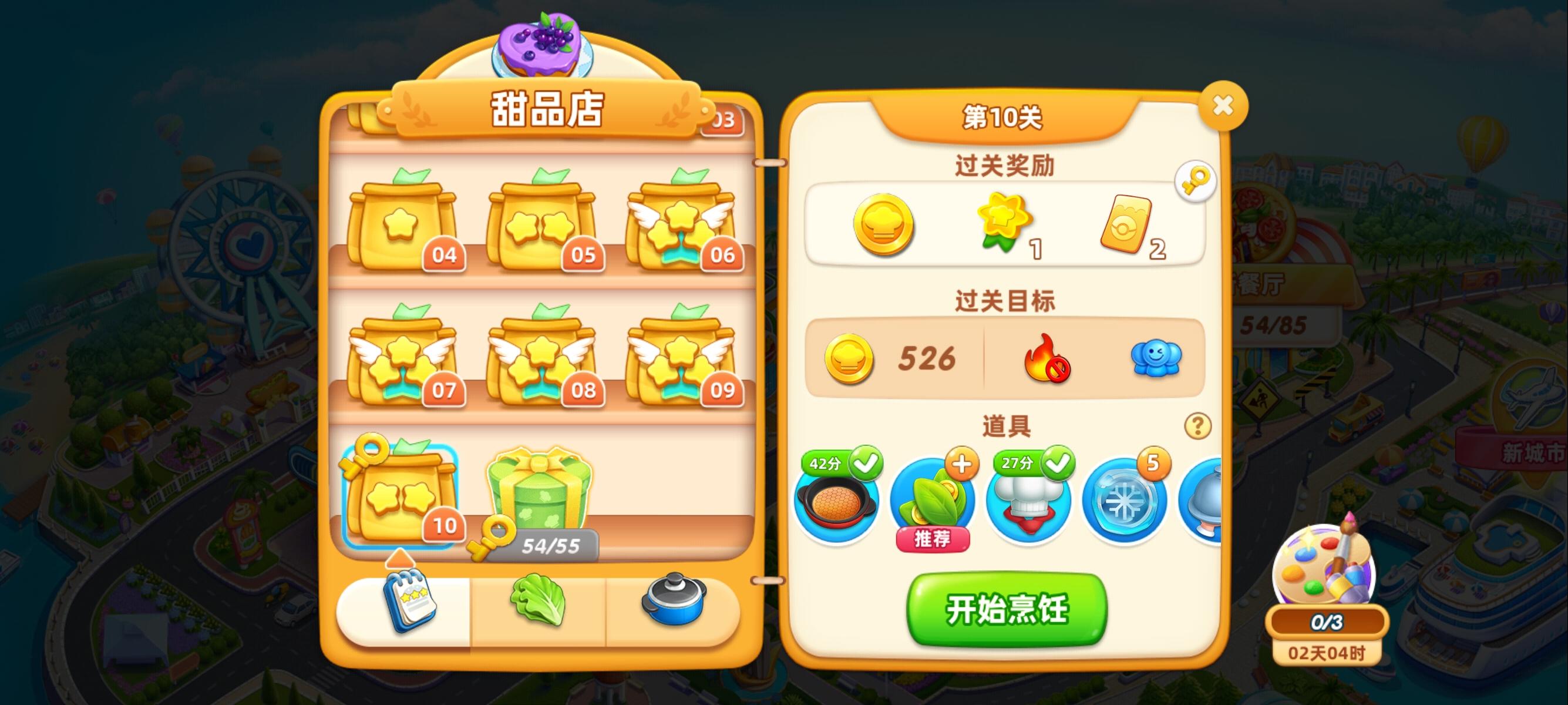1568x705 pixels.
Task: Toggle the checkmark on the 42分 pan booster
Action: [866, 464]
